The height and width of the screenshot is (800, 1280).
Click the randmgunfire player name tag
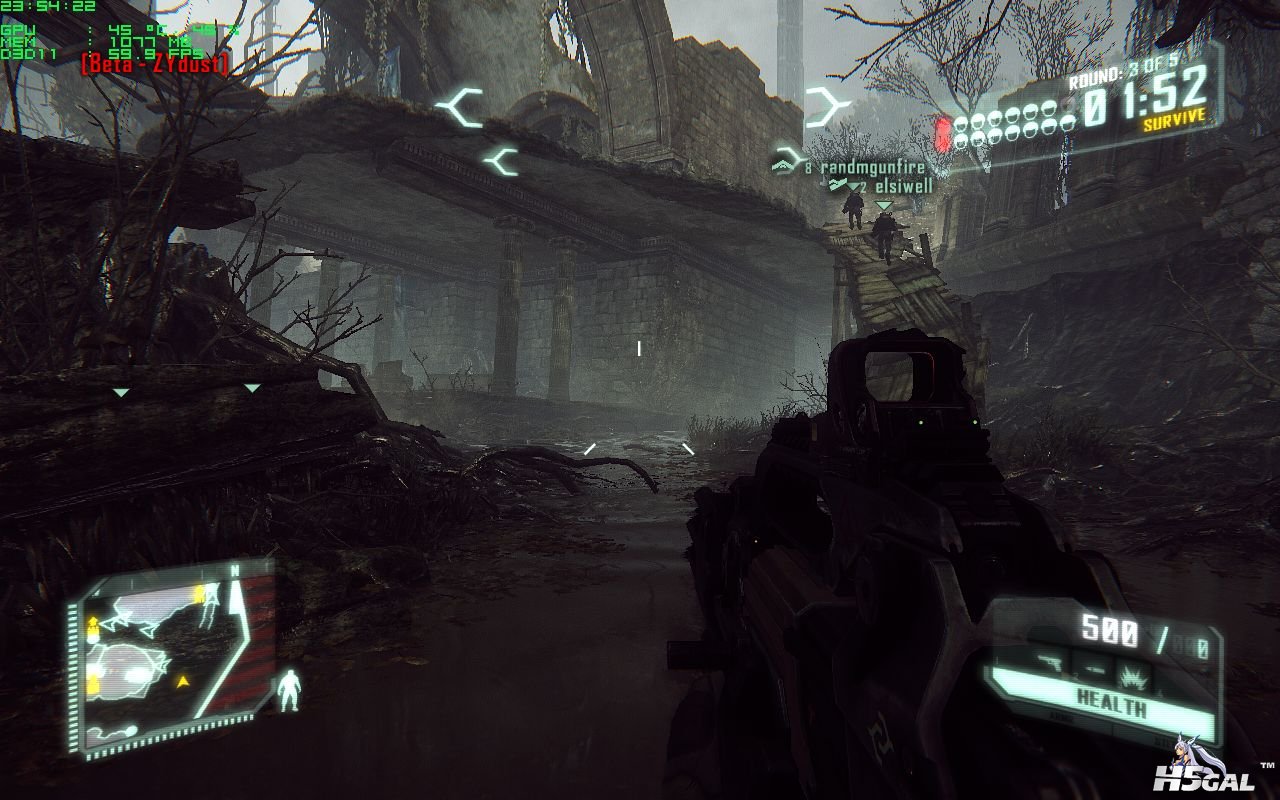coord(872,168)
